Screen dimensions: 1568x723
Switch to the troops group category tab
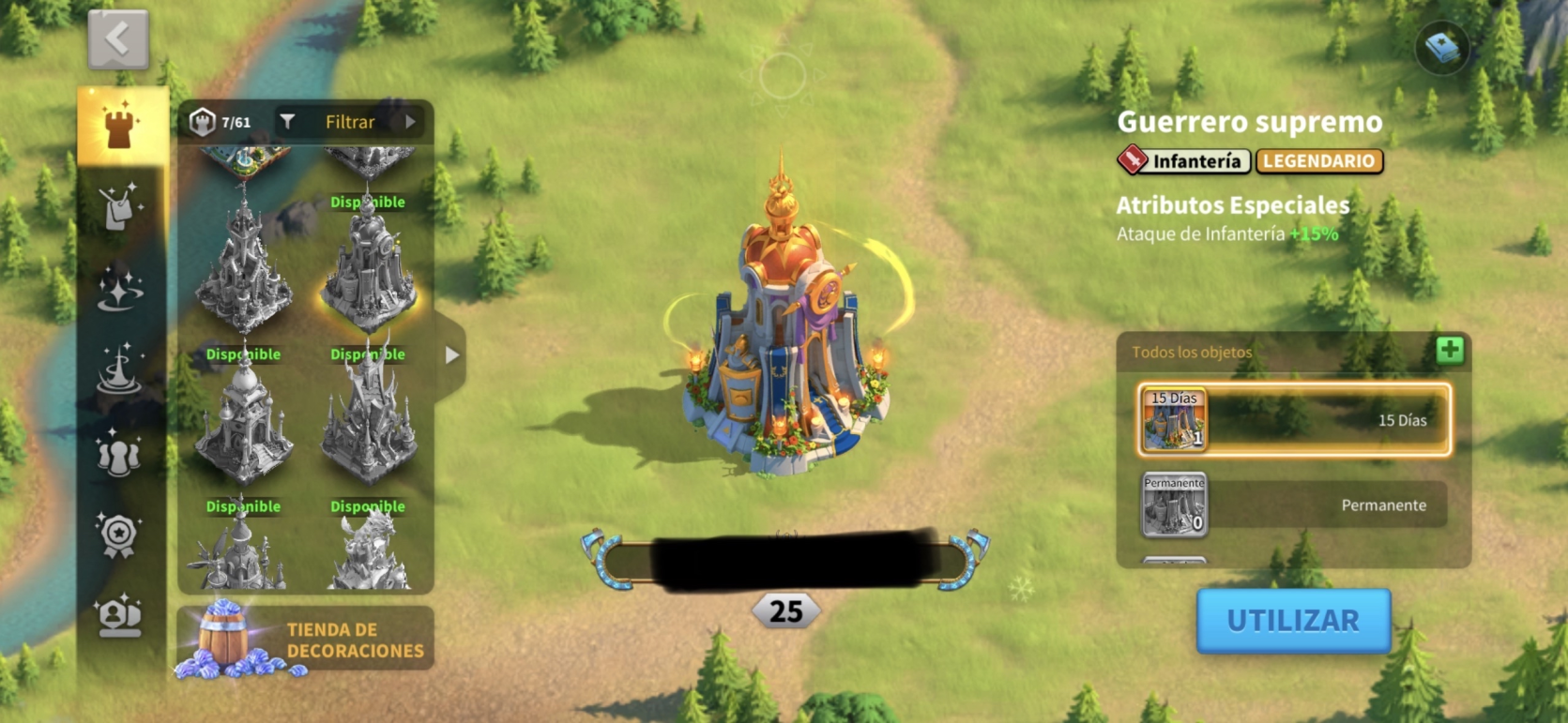click(119, 453)
